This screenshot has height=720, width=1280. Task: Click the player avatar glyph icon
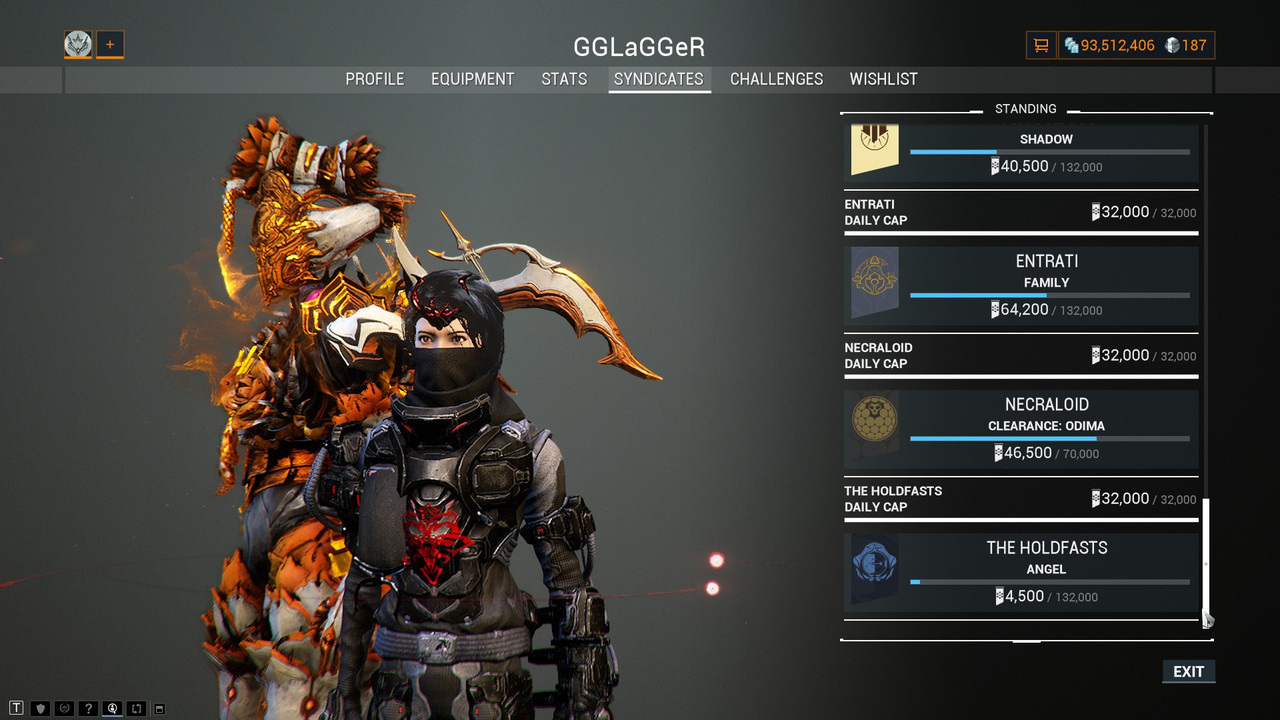coord(78,44)
